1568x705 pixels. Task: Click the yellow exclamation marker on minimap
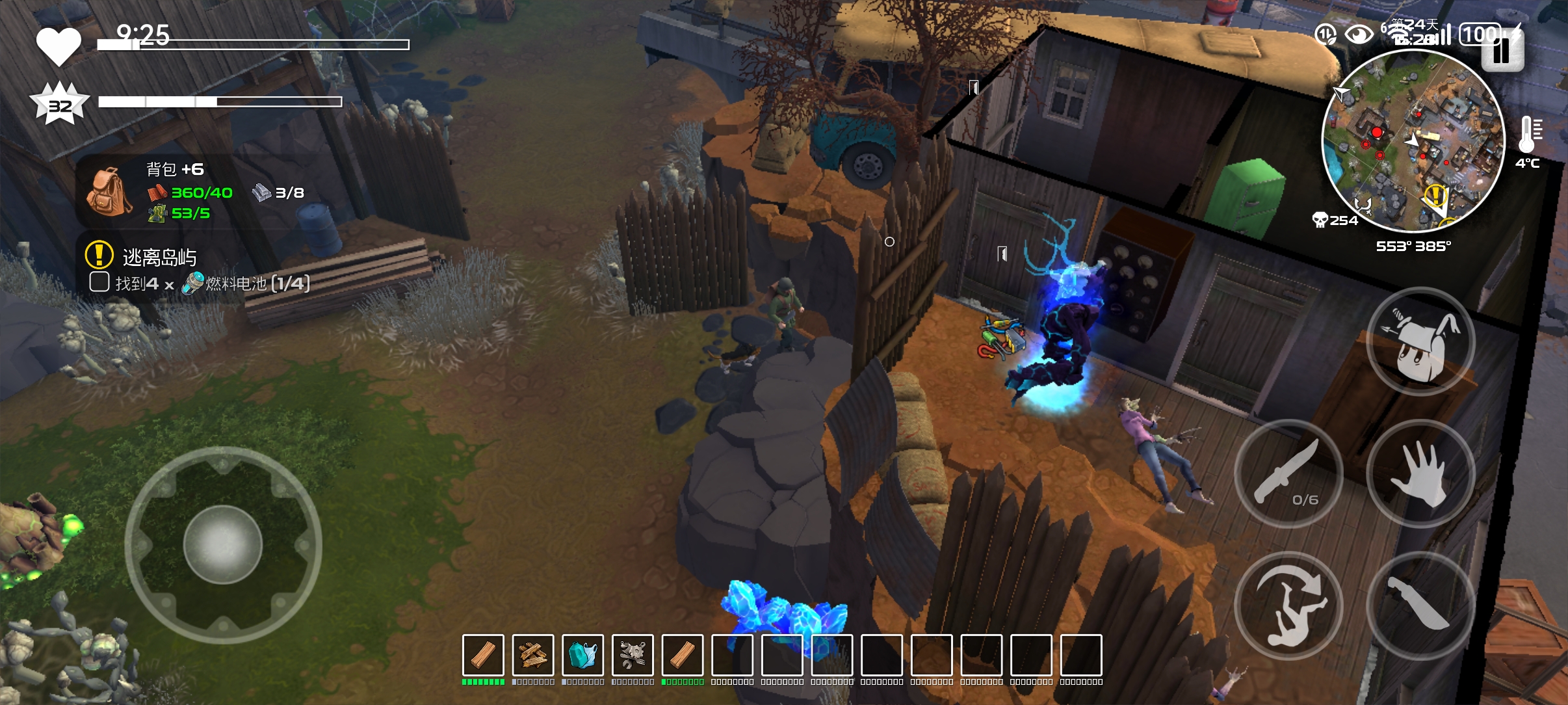pos(1435,194)
